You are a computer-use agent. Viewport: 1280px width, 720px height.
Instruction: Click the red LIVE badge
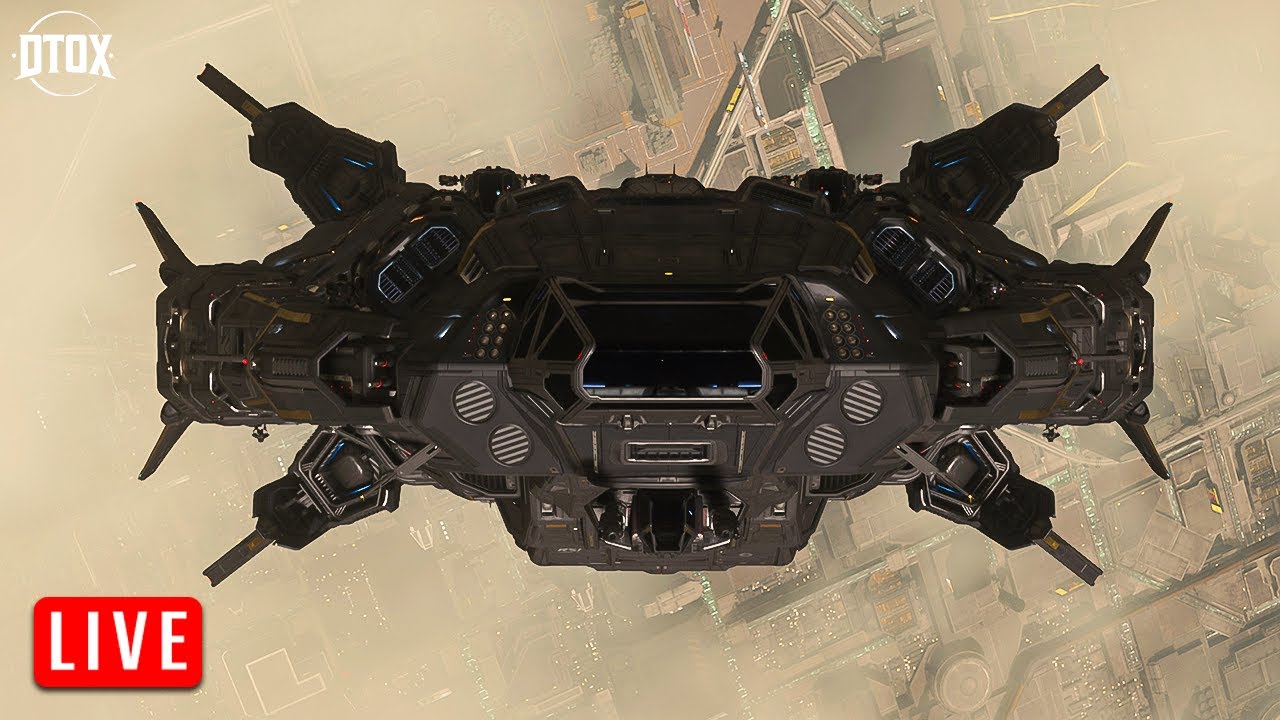(x=118, y=642)
